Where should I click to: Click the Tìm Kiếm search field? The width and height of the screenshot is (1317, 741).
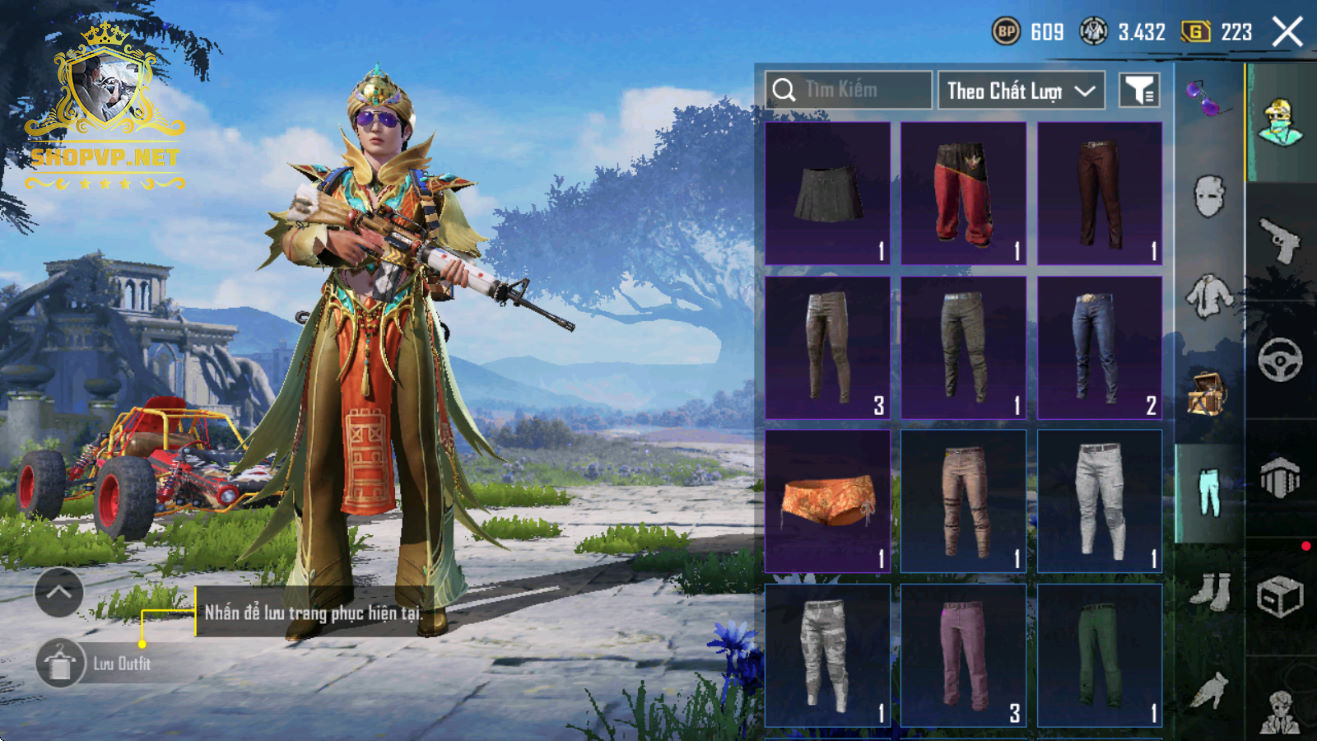point(849,90)
